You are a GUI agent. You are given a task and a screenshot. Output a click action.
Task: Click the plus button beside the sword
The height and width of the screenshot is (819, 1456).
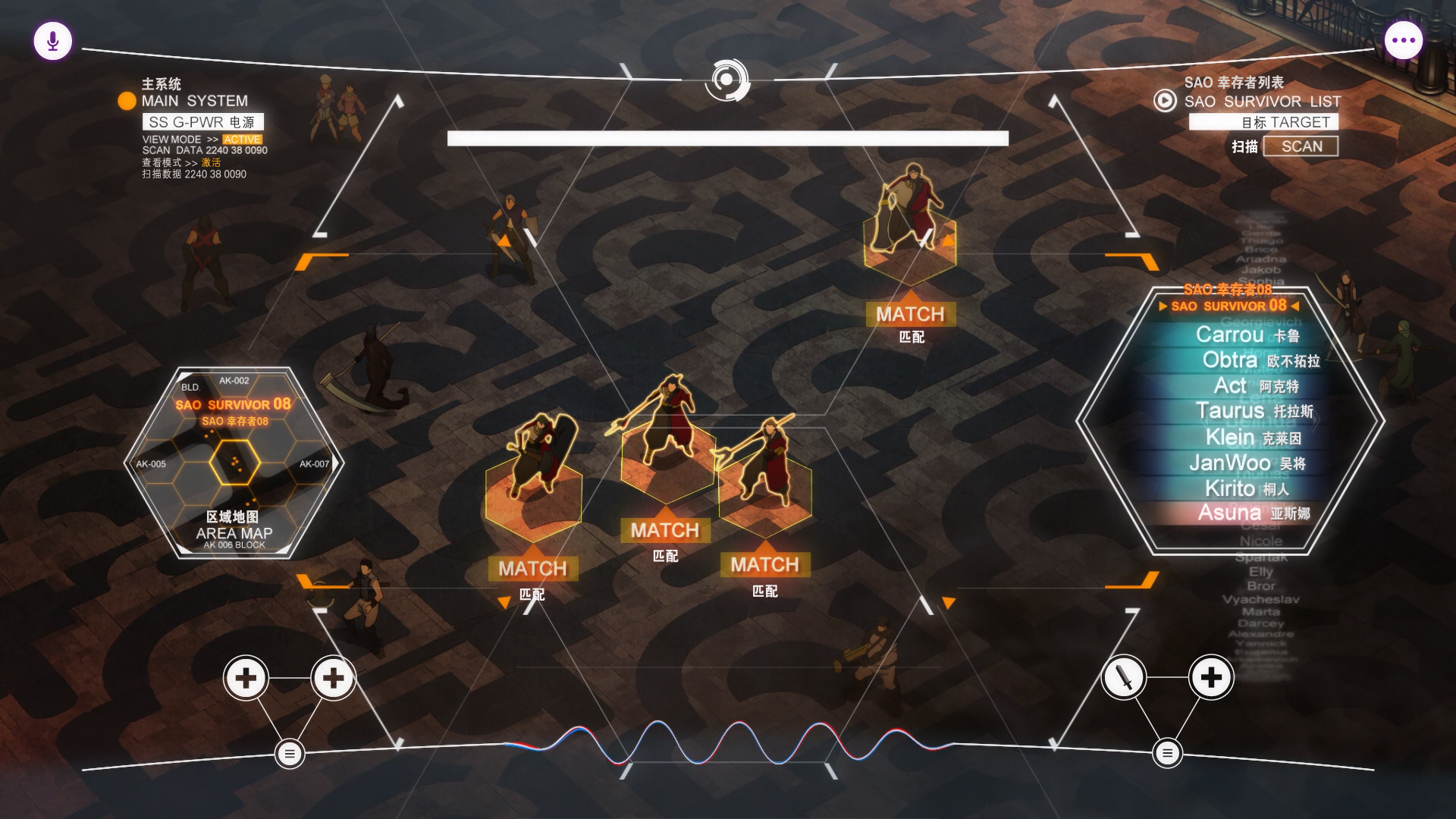[x=1211, y=677]
